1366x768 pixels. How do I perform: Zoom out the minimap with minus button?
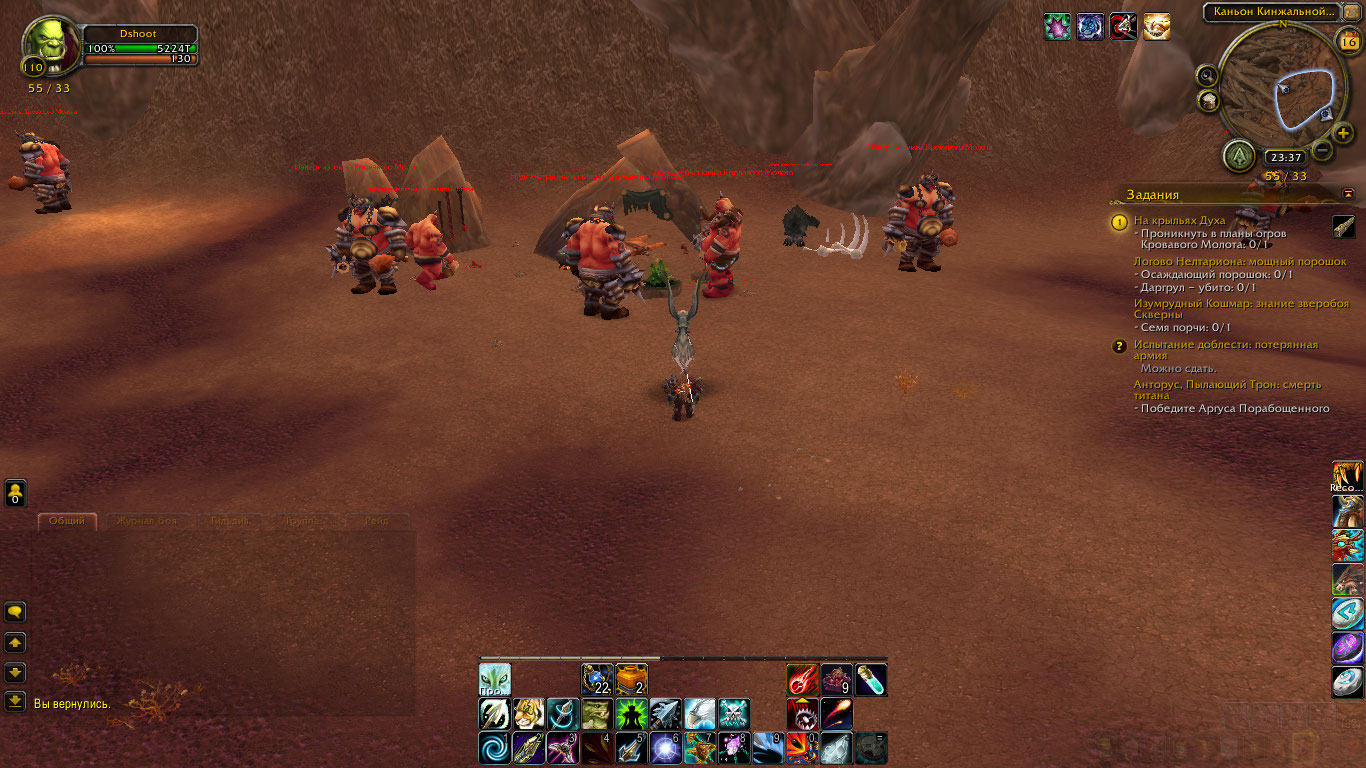[x=1322, y=151]
